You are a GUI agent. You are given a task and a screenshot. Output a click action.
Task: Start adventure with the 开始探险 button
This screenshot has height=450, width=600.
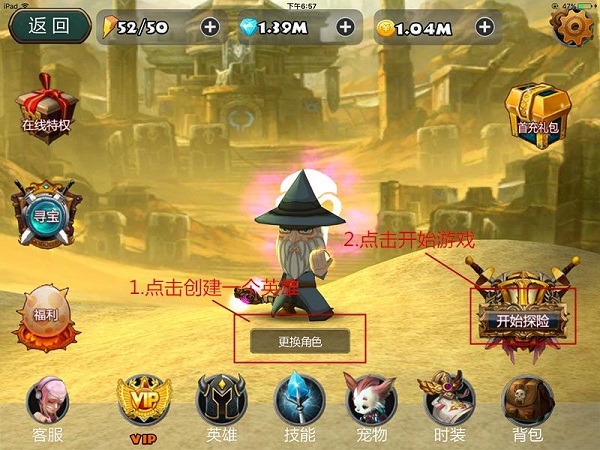coord(524,320)
